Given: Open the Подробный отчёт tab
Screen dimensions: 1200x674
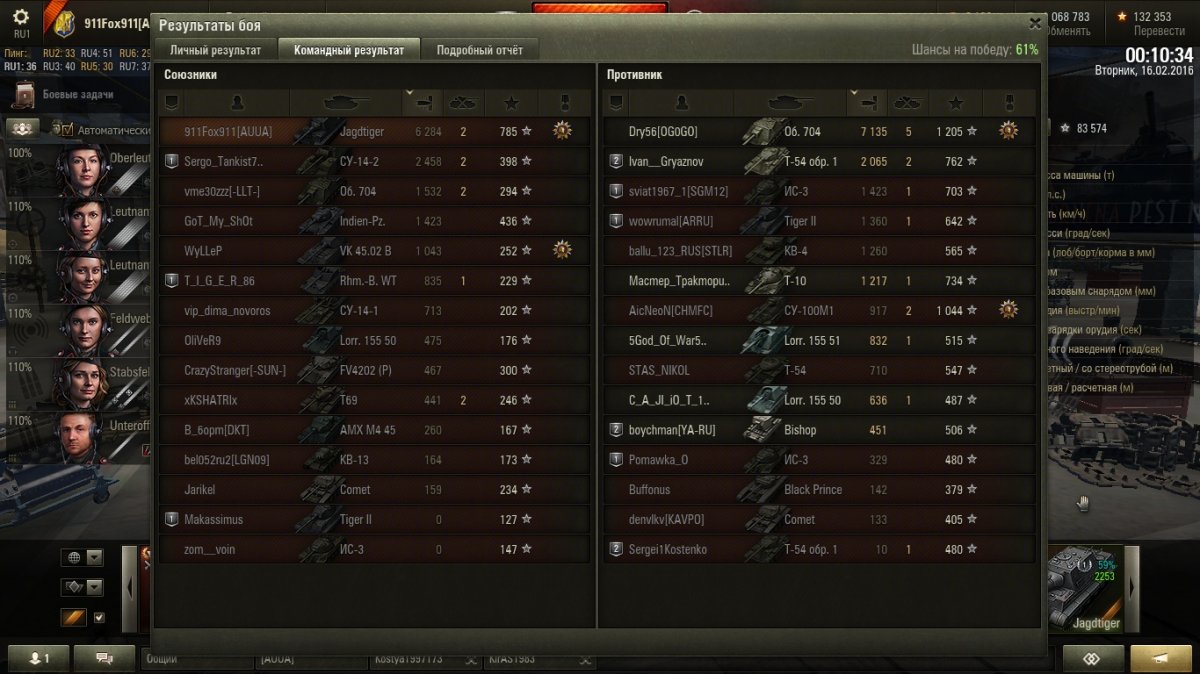Looking at the screenshot, I should tap(479, 50).
